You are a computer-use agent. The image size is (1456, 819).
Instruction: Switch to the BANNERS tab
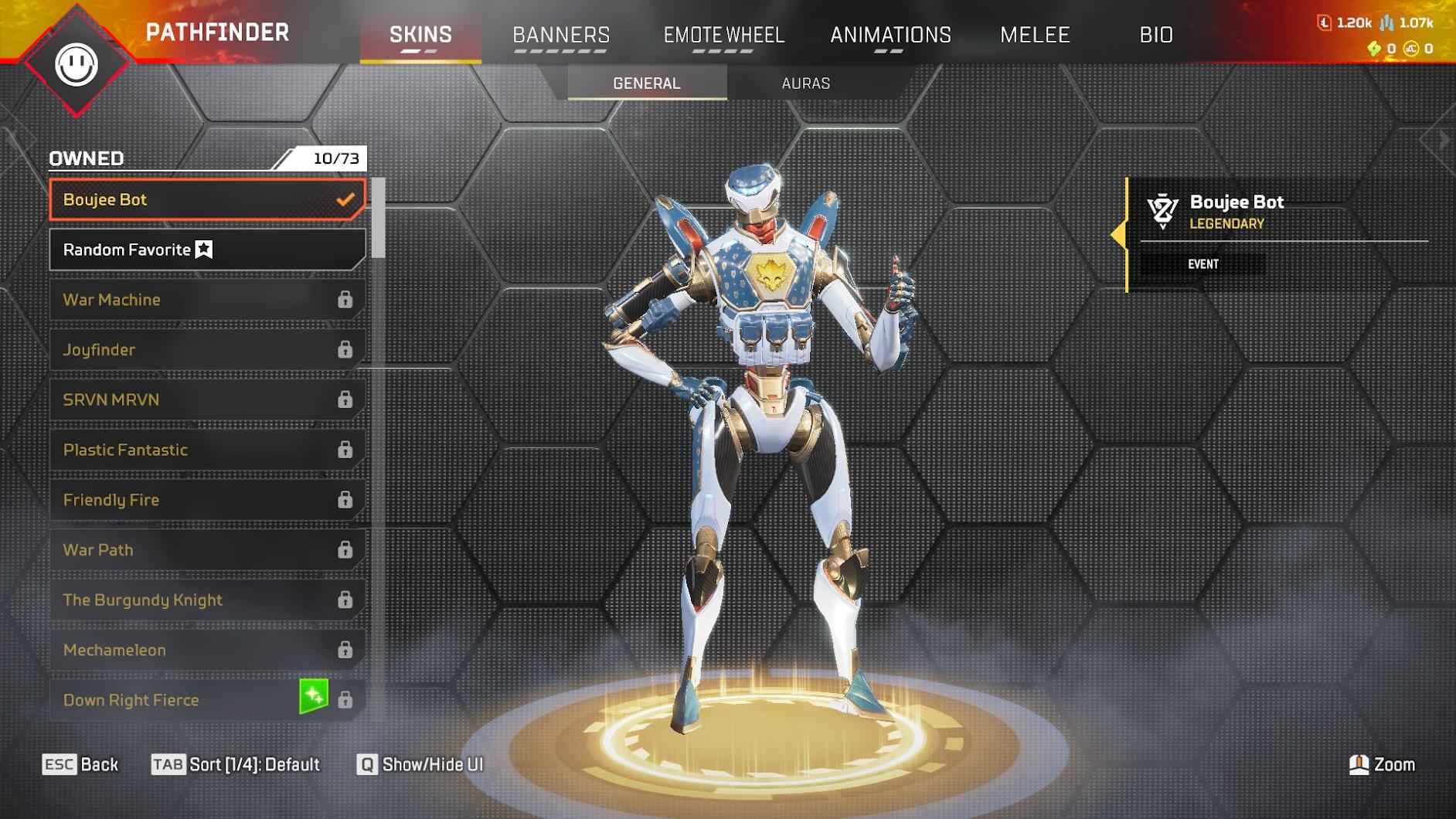(562, 34)
